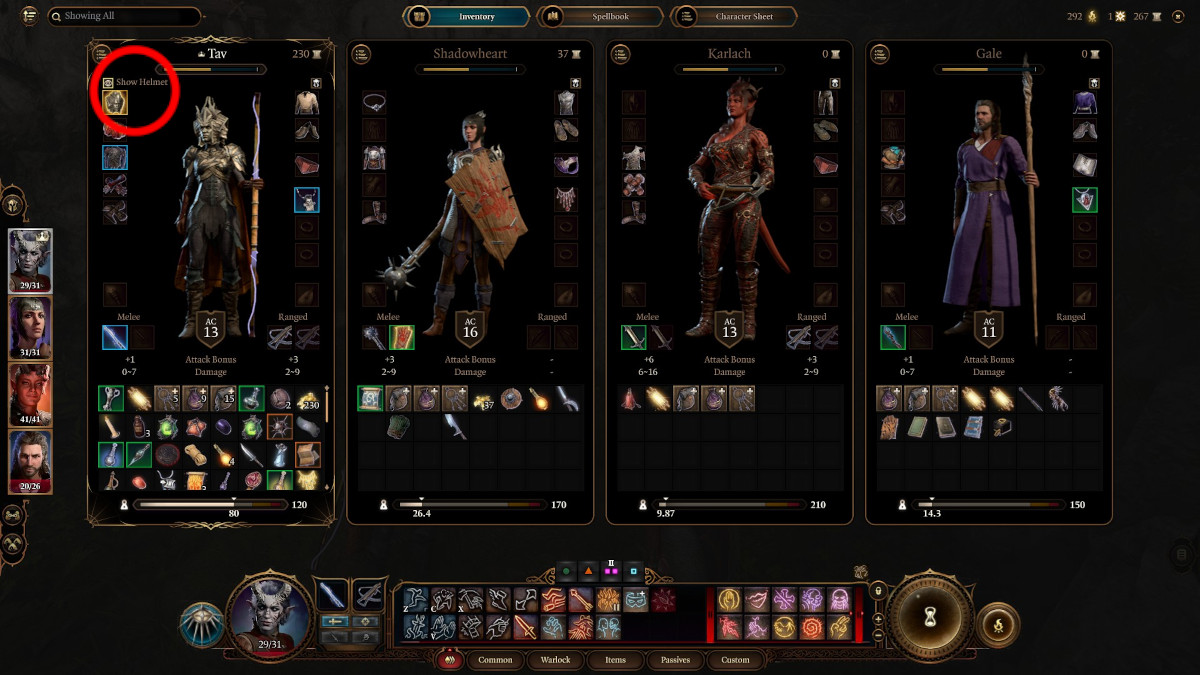Pick Gale's portrait in the party list
The width and height of the screenshot is (1200, 675).
pyautogui.click(x=30, y=462)
